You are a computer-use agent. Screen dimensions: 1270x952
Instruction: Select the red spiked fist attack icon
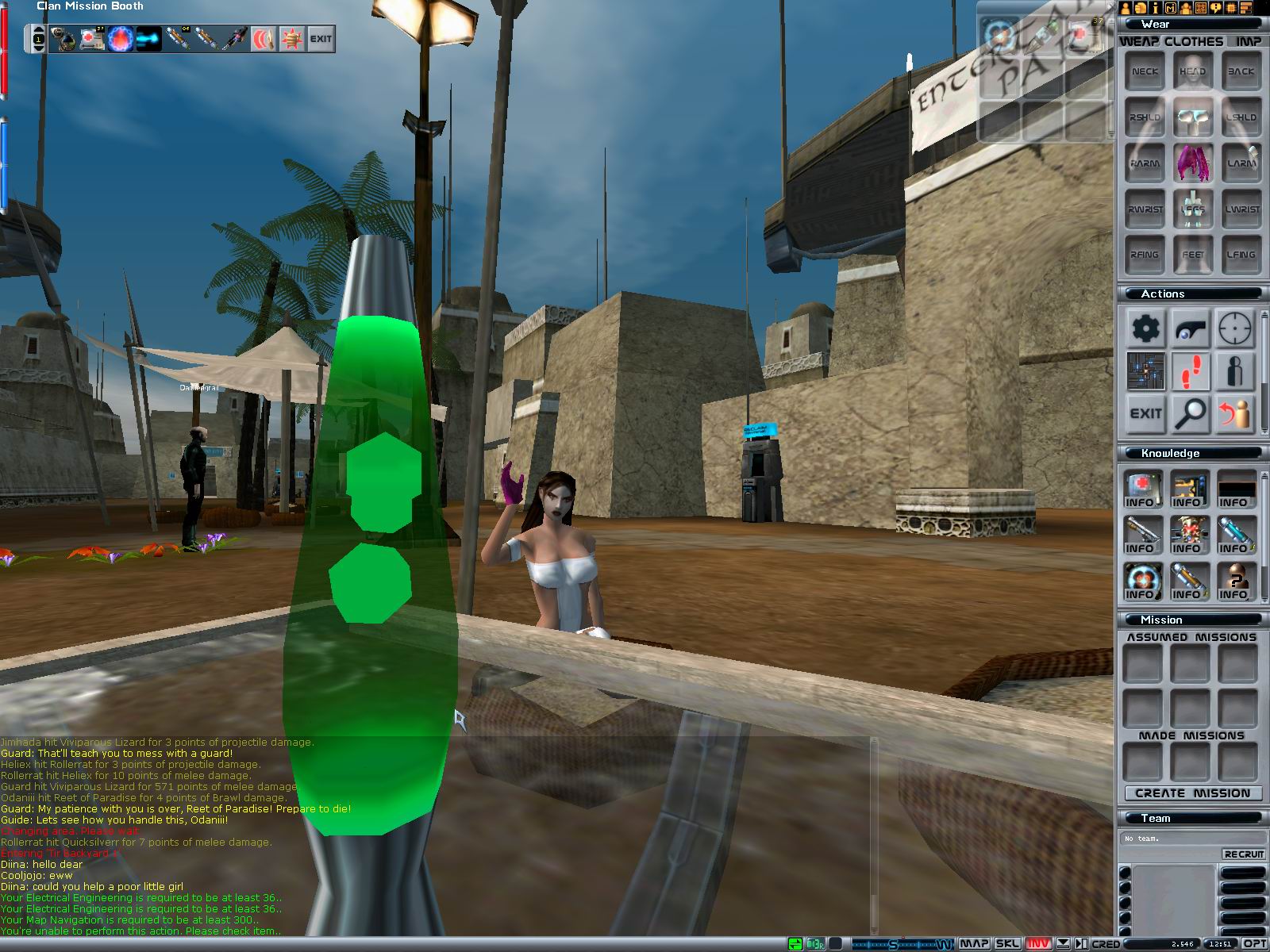pos(292,39)
